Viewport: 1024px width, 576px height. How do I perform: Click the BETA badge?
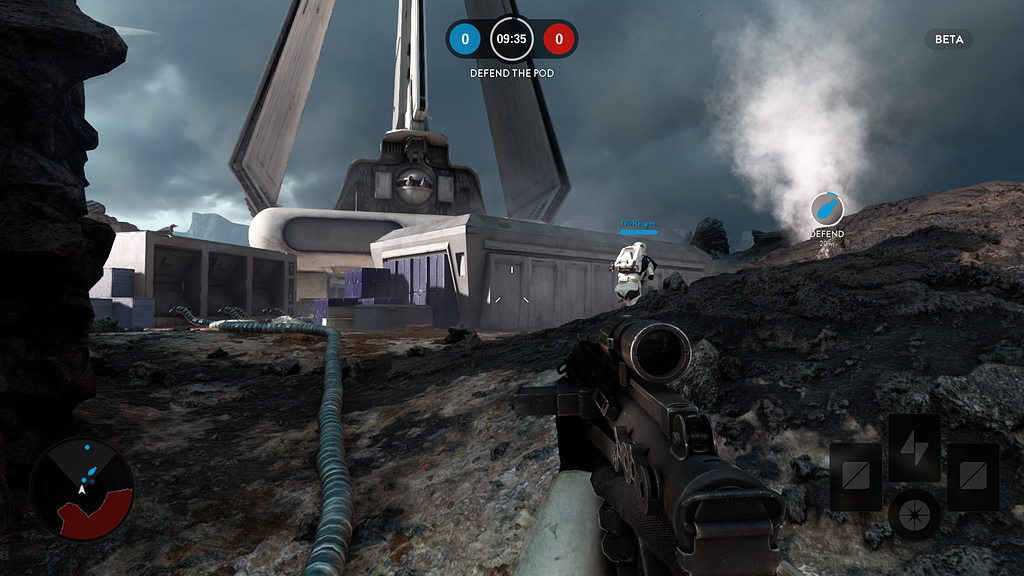(x=948, y=40)
